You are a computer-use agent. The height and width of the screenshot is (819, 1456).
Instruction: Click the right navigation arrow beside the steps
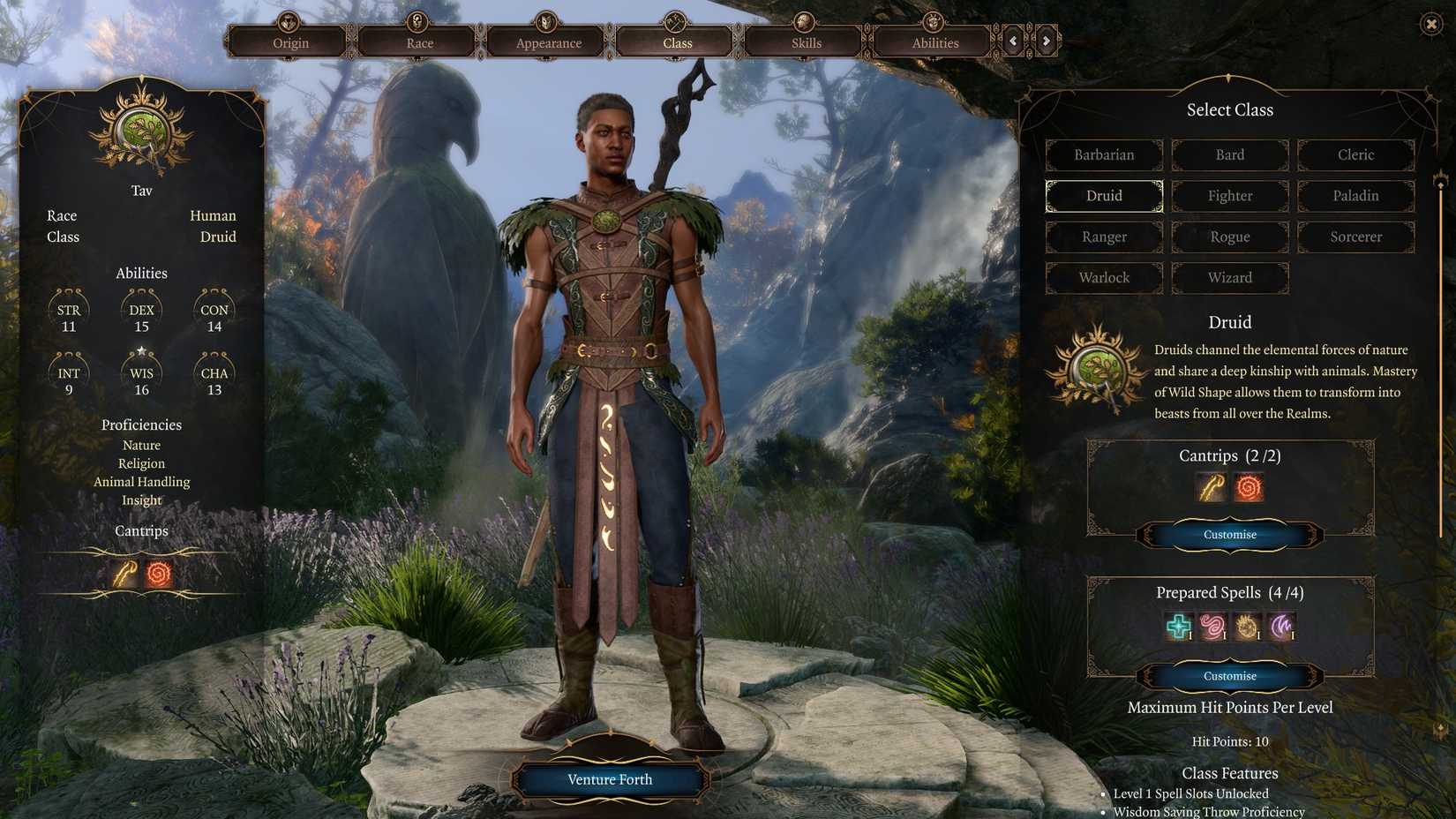point(1046,41)
